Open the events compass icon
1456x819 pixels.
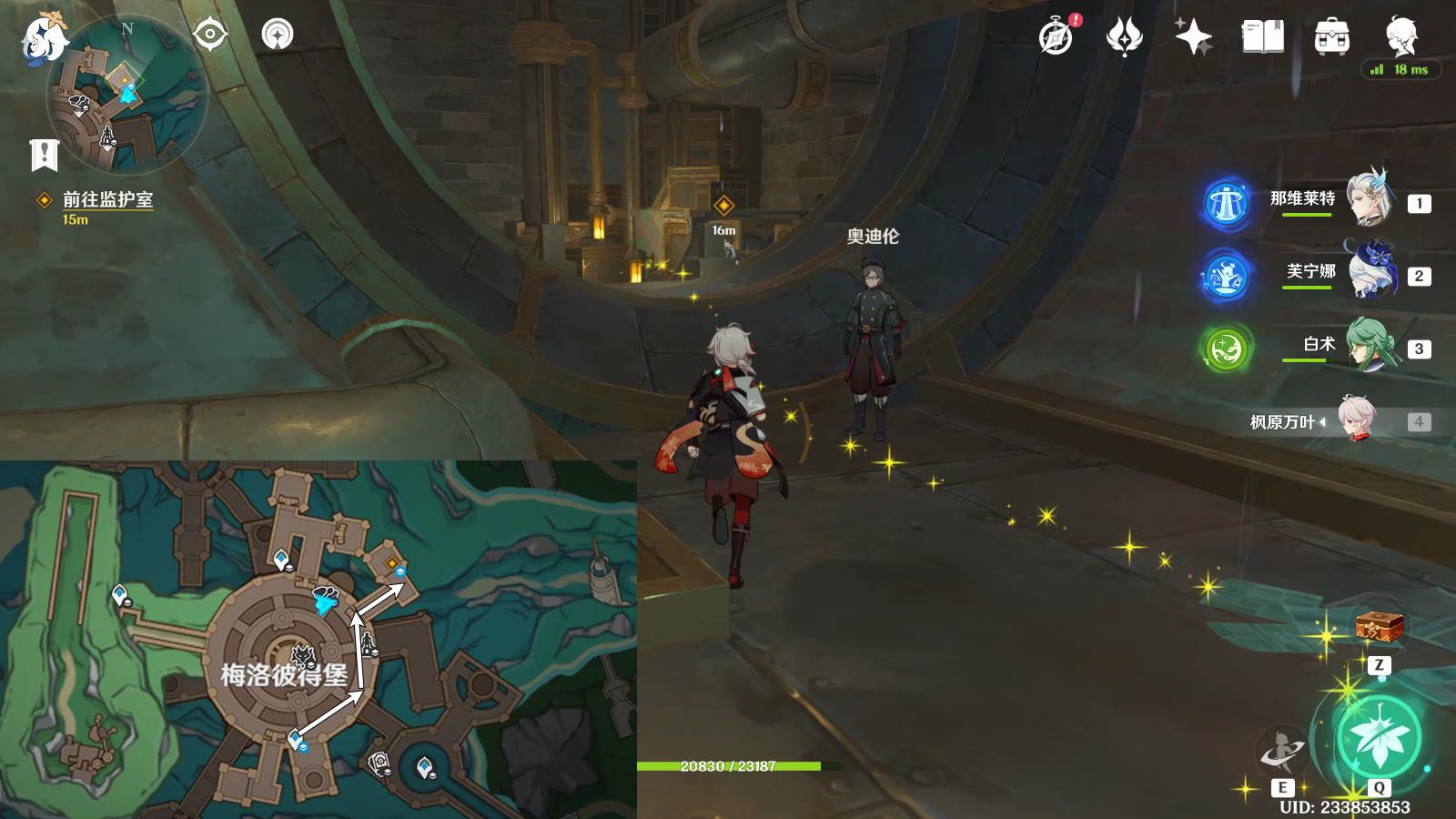[1057, 37]
